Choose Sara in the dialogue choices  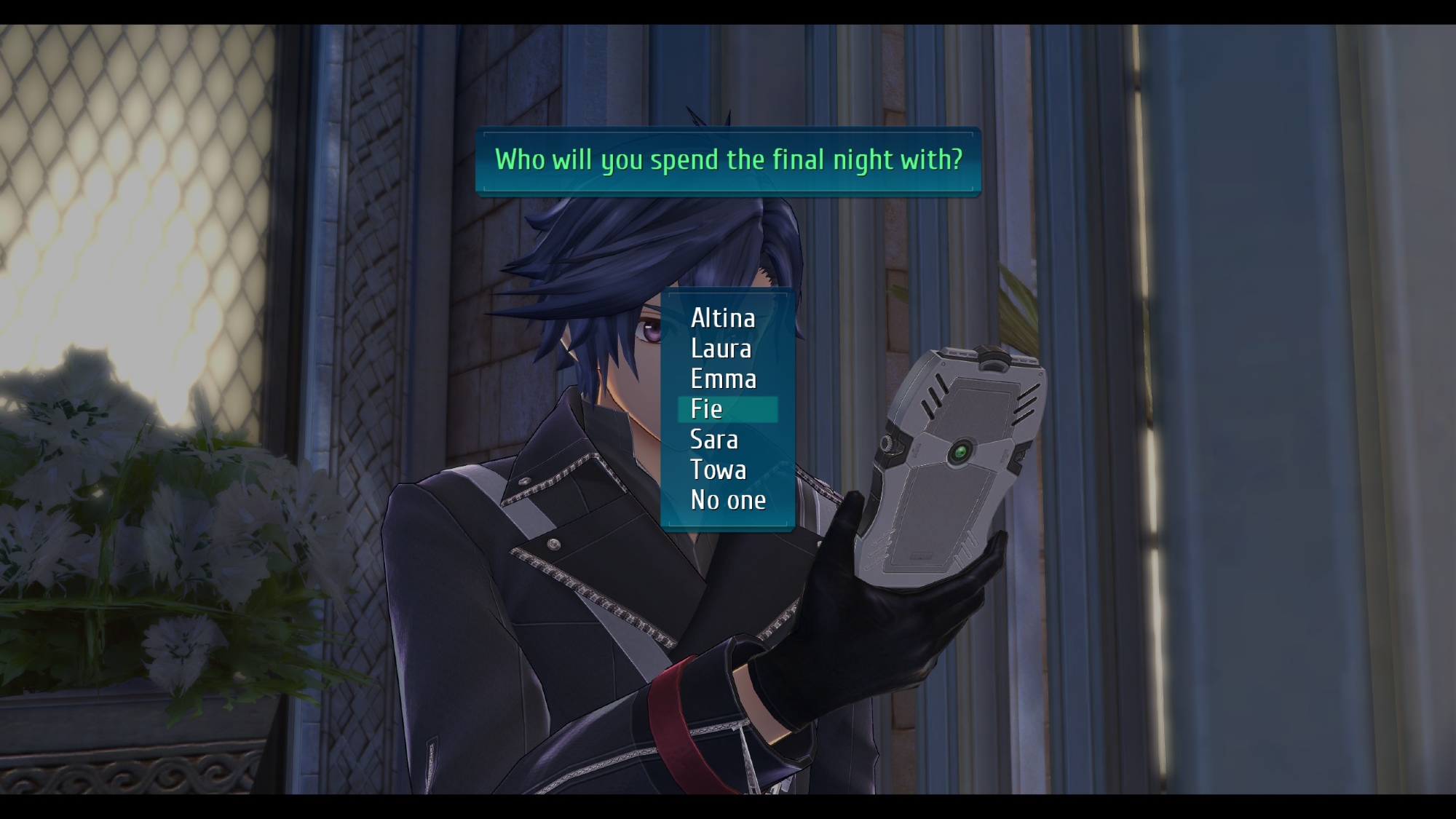click(x=714, y=440)
